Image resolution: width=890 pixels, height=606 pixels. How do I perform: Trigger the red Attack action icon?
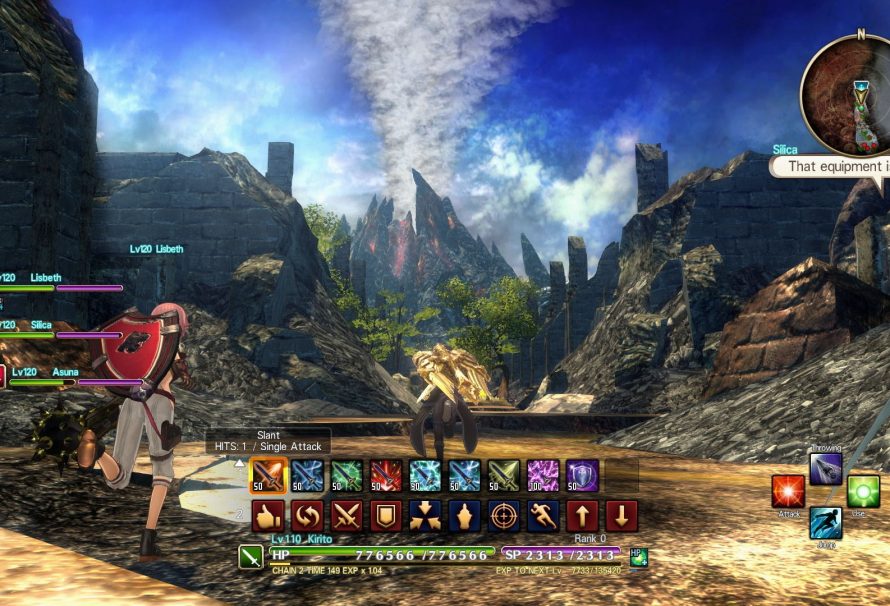point(788,492)
